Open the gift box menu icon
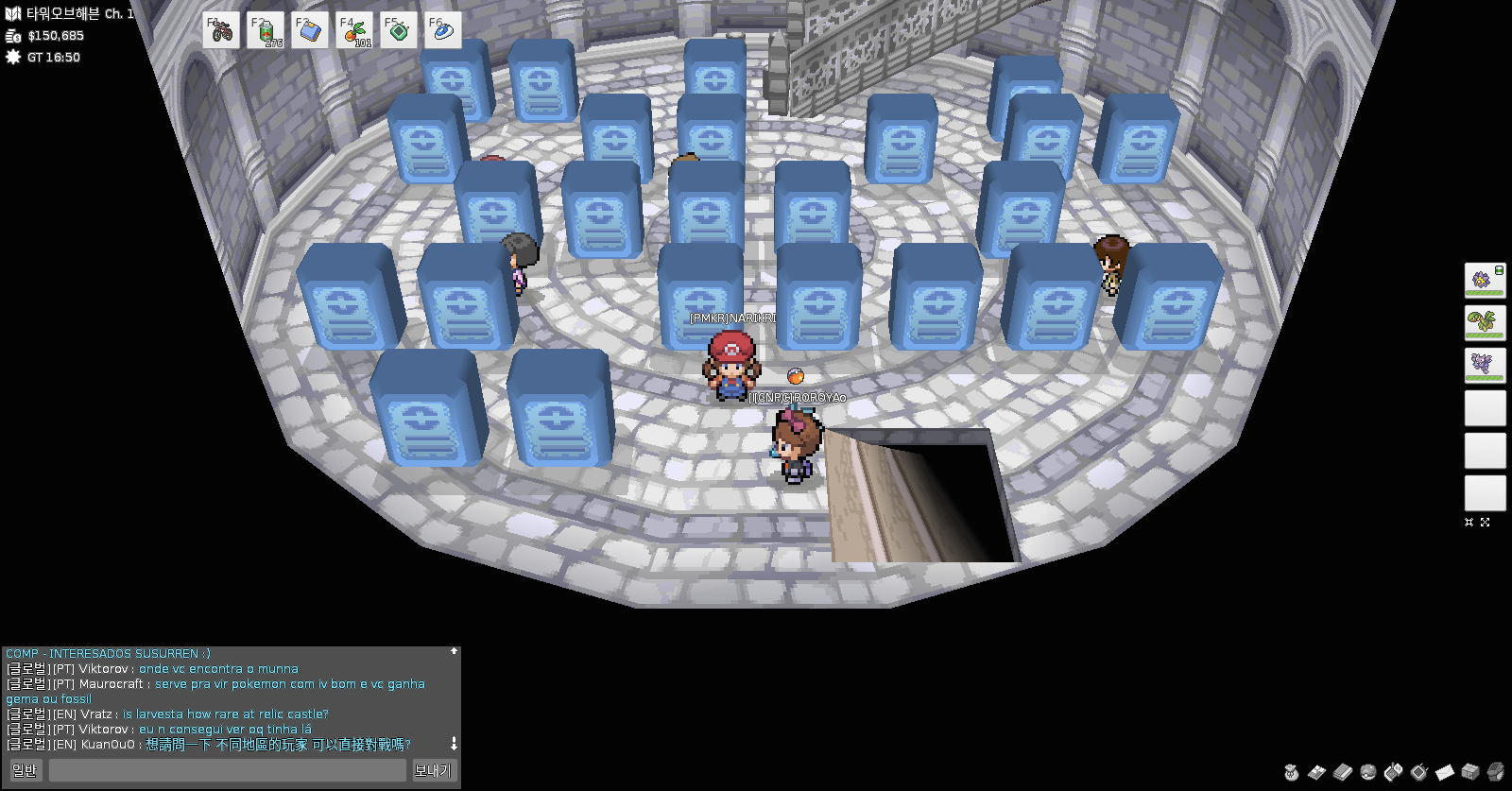Screen dimensions: 1512x791 coord(1469,772)
